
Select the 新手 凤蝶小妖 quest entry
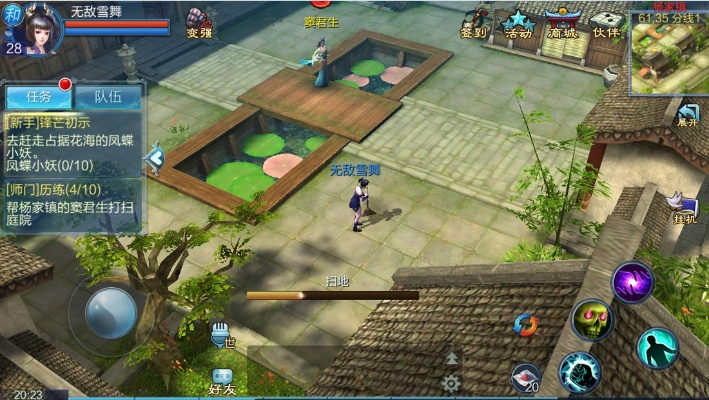tap(74, 143)
